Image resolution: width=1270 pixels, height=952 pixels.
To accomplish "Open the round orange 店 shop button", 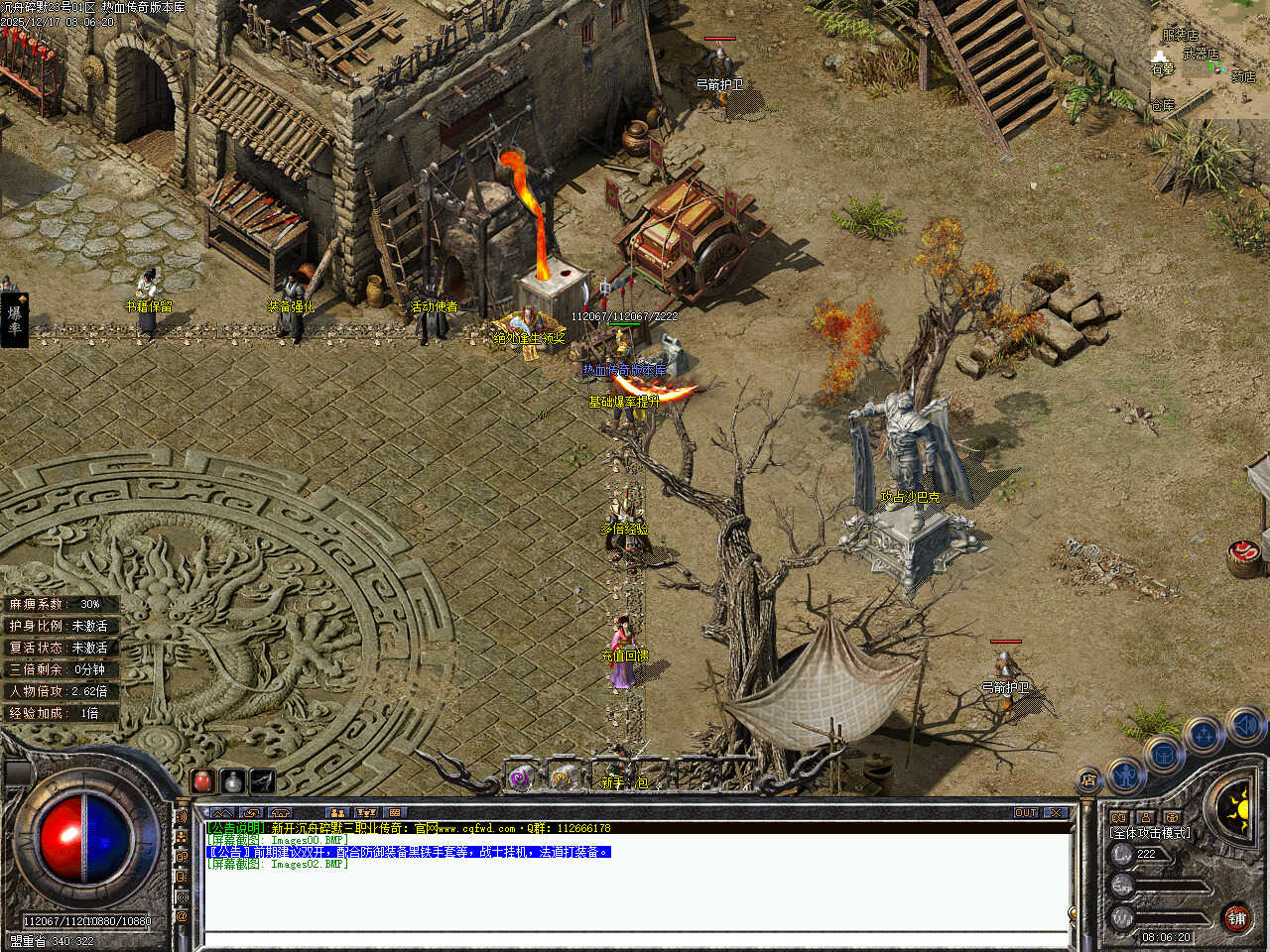I will click(1088, 780).
